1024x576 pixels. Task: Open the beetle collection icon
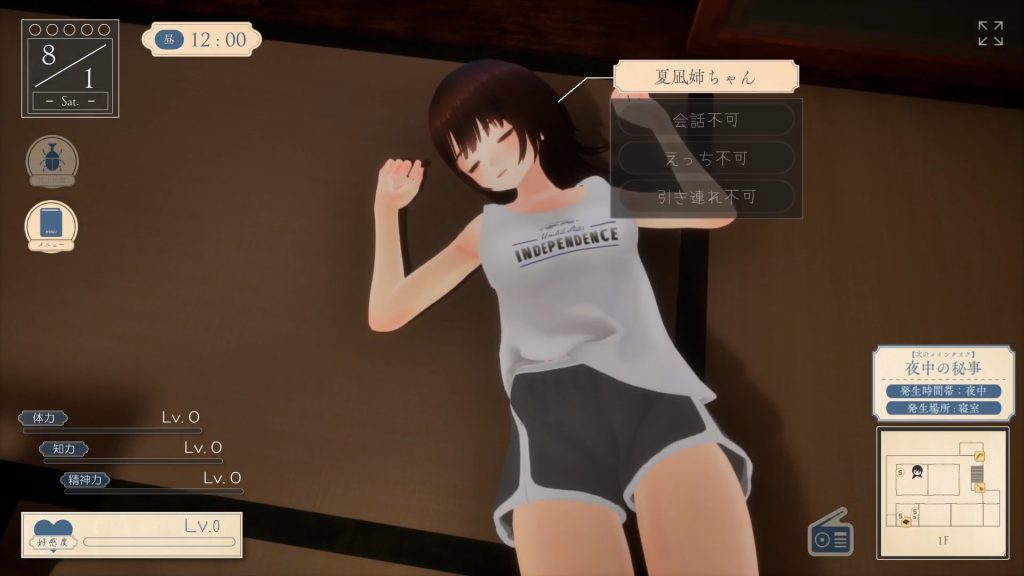coord(52,160)
